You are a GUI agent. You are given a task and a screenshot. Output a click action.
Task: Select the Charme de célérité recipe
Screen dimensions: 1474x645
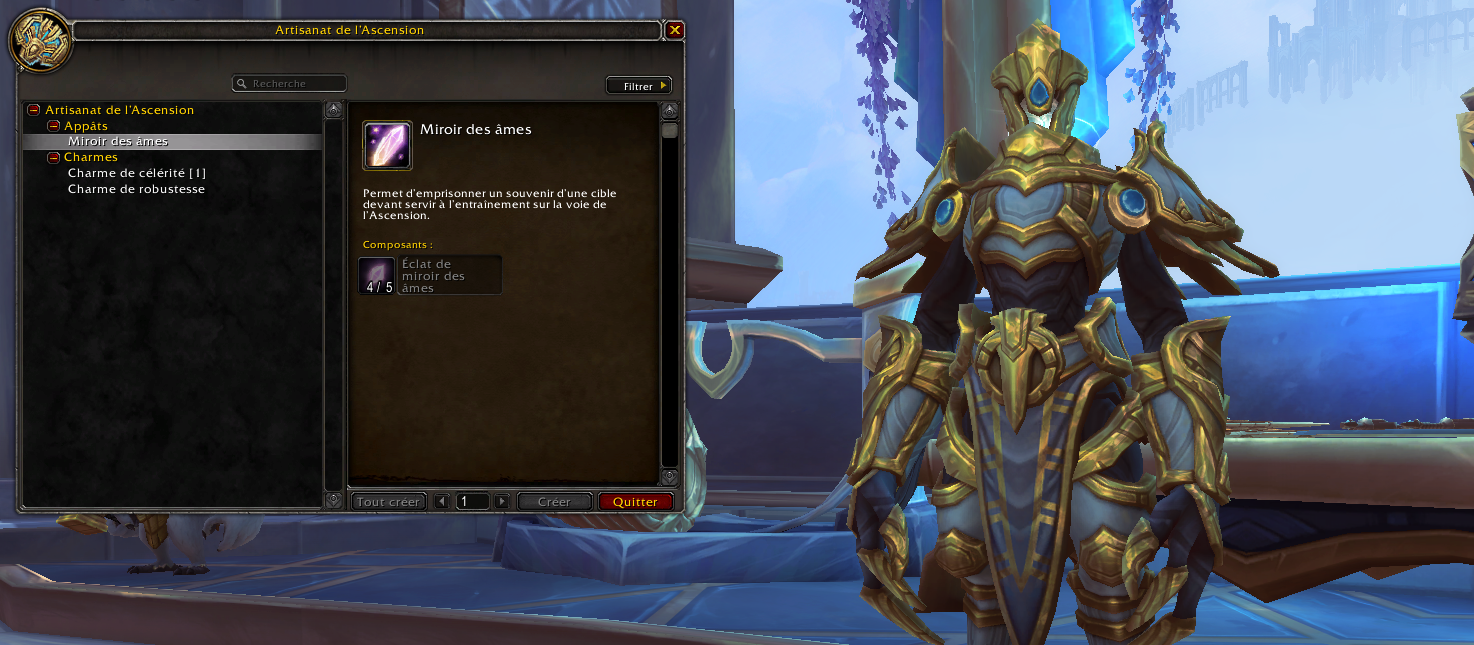click(x=136, y=173)
